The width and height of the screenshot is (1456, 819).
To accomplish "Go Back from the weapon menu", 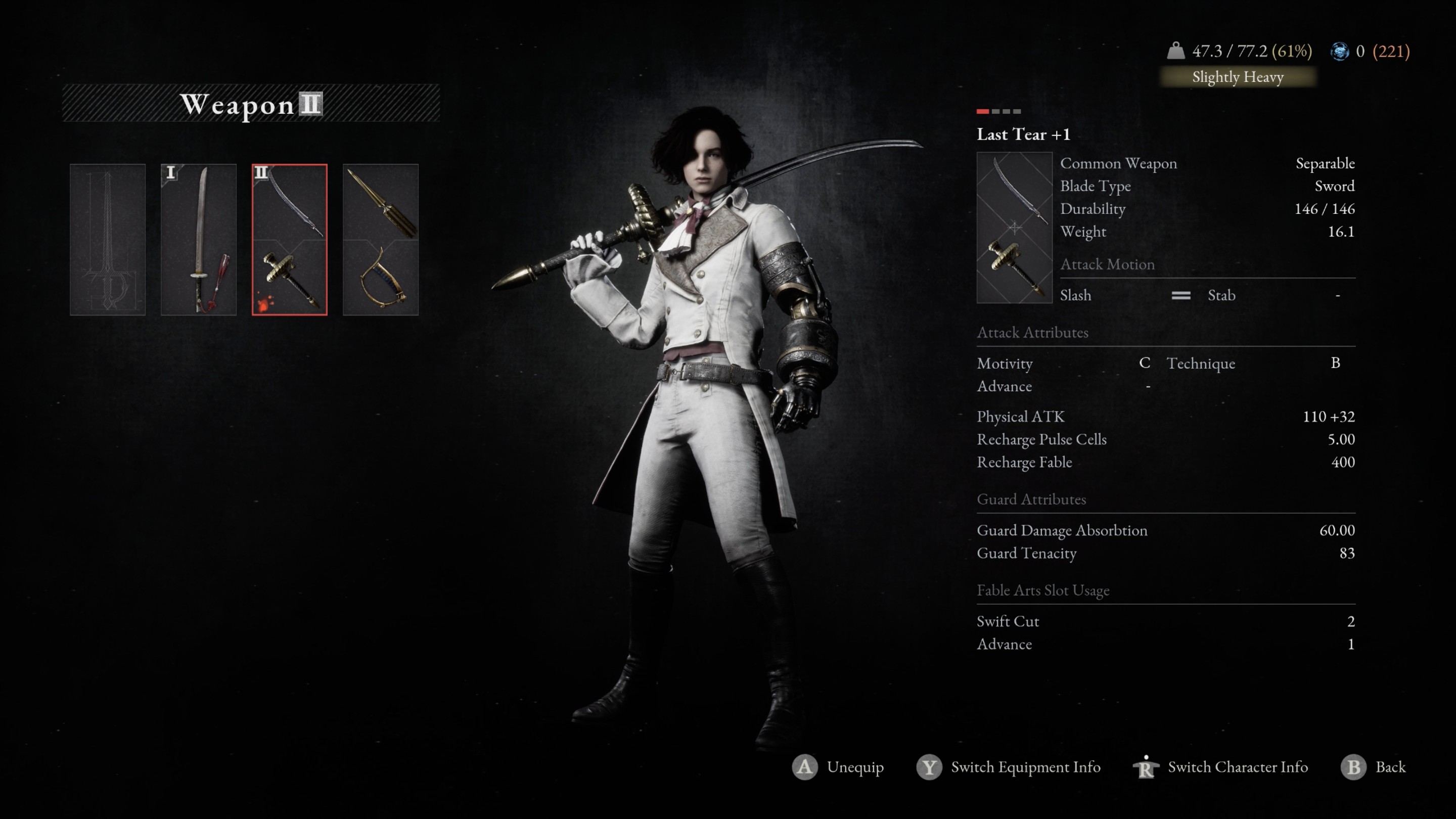I will 1374,767.
